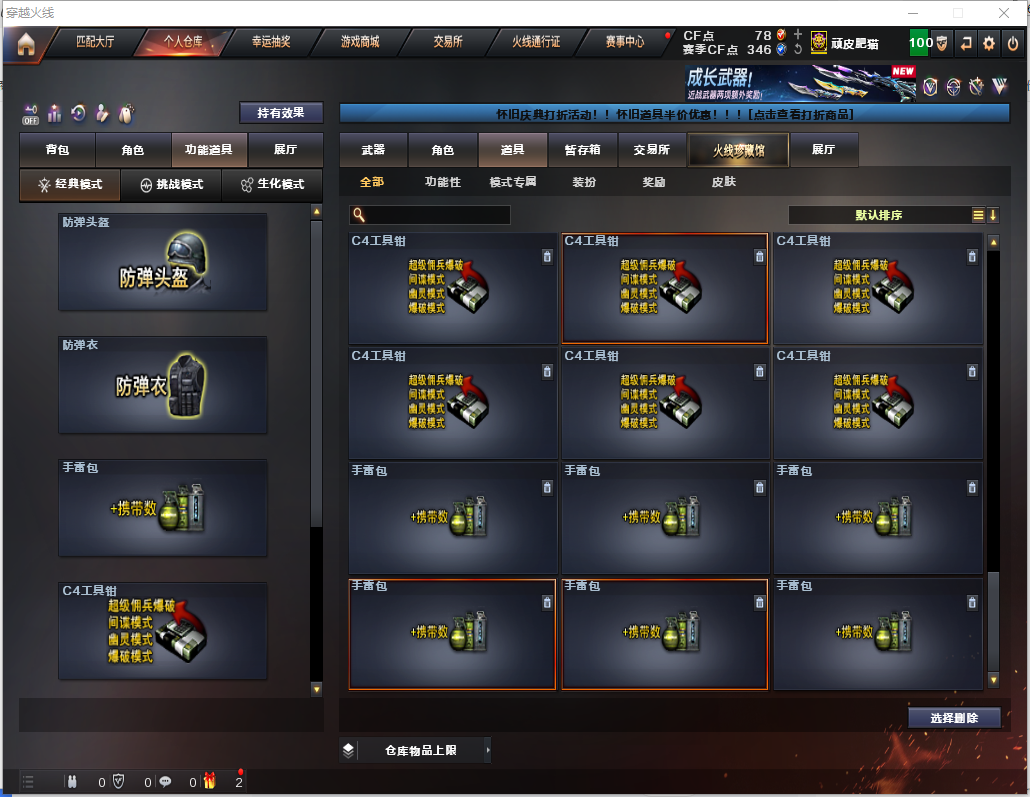This screenshot has height=797, width=1030.
Task: Click the 持有效果 button
Action: [281, 113]
